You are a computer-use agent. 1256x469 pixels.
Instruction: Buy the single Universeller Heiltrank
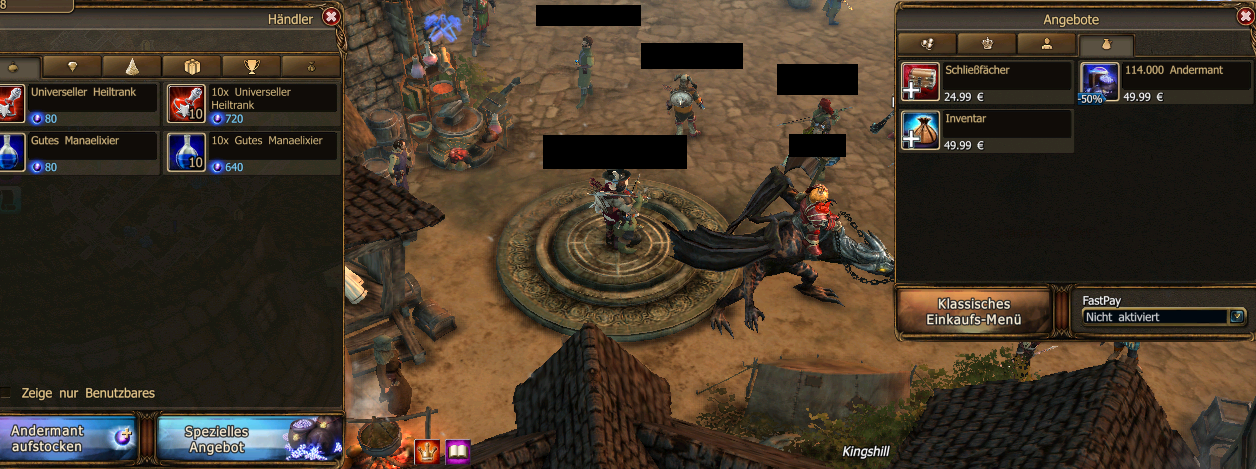click(x=80, y=103)
